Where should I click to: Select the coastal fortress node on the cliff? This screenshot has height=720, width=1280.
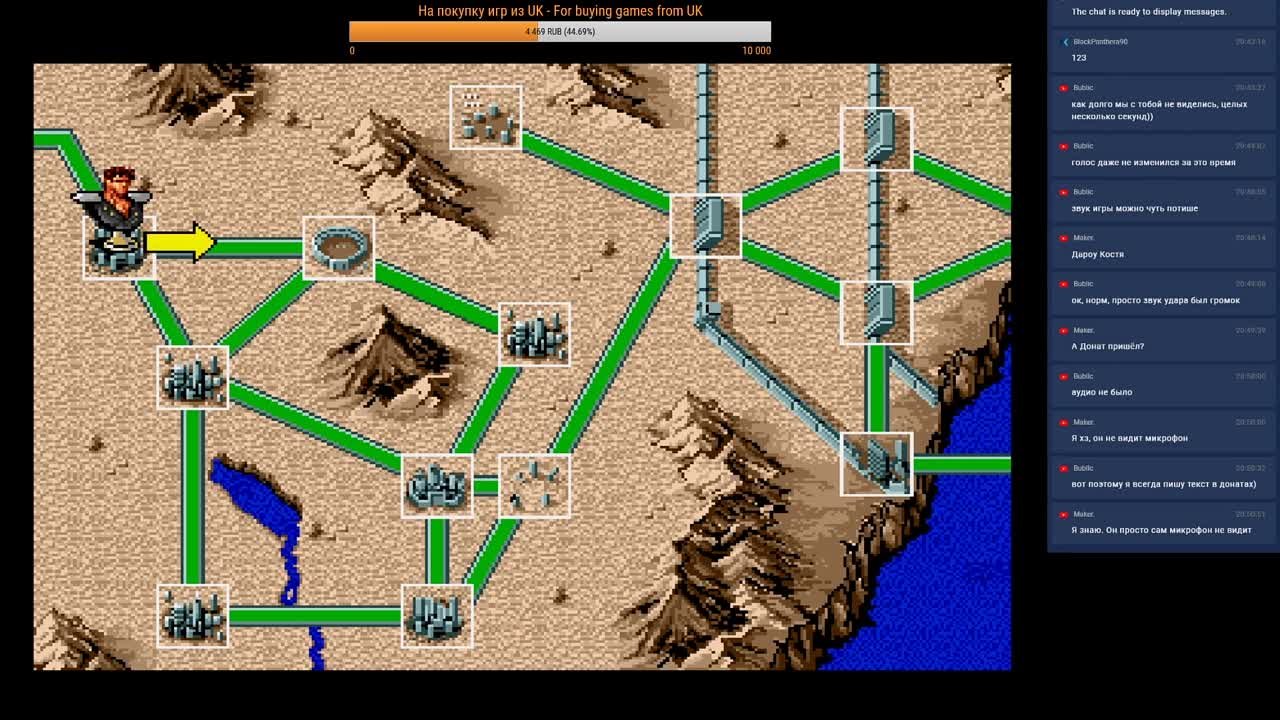(x=876, y=464)
